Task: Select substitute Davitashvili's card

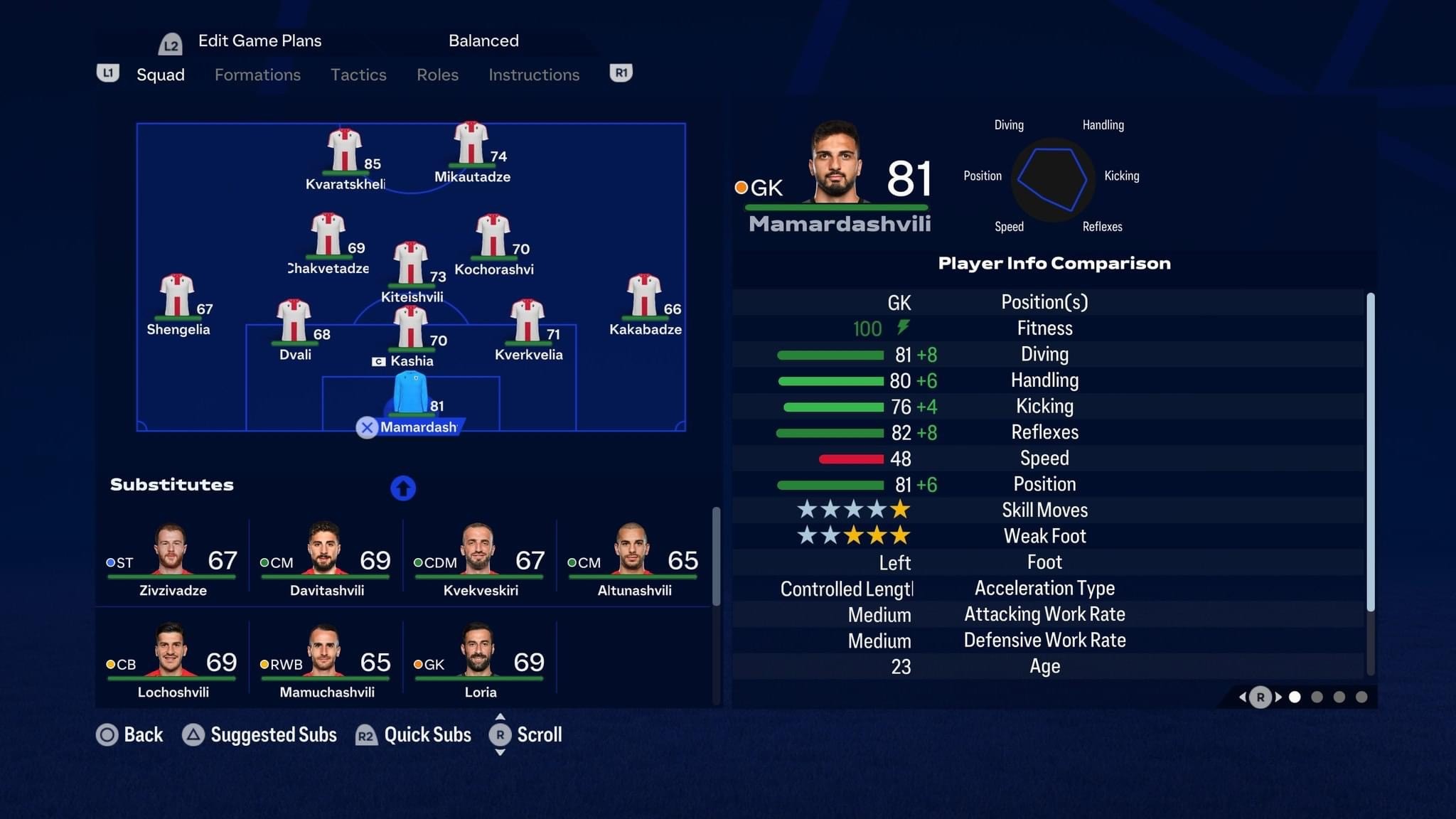Action: click(x=326, y=560)
